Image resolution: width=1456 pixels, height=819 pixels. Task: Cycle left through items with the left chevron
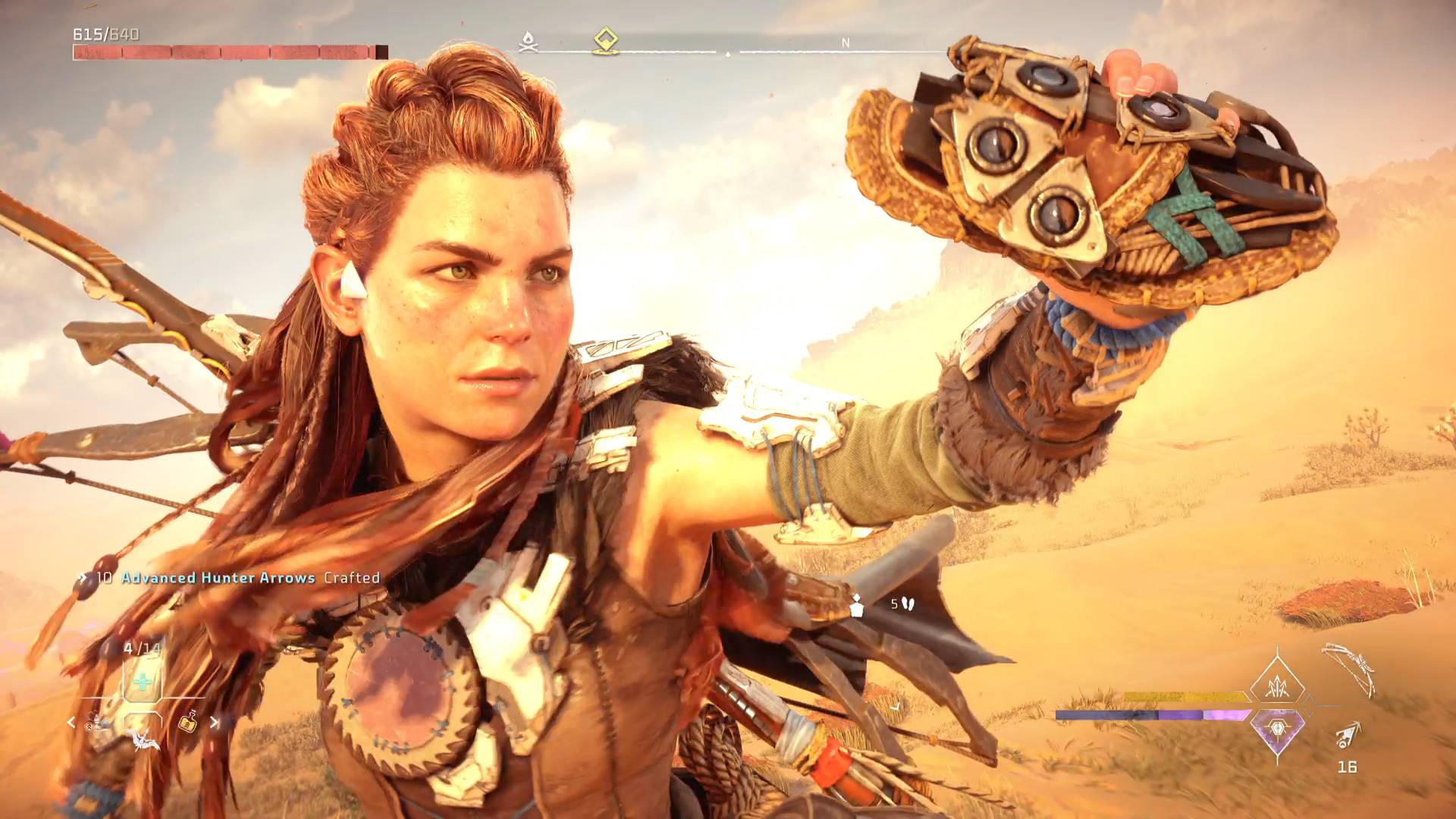71,722
